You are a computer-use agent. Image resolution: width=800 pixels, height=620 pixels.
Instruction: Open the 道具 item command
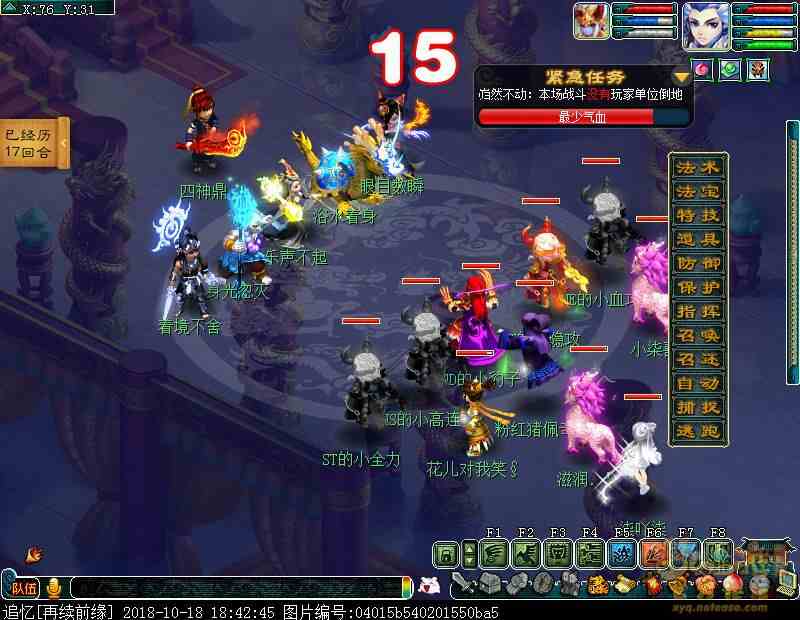pos(698,239)
